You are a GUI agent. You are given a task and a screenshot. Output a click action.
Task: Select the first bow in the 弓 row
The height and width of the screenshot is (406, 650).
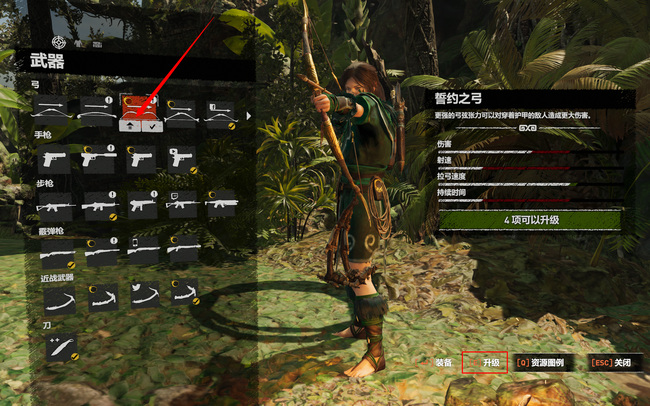(53, 110)
